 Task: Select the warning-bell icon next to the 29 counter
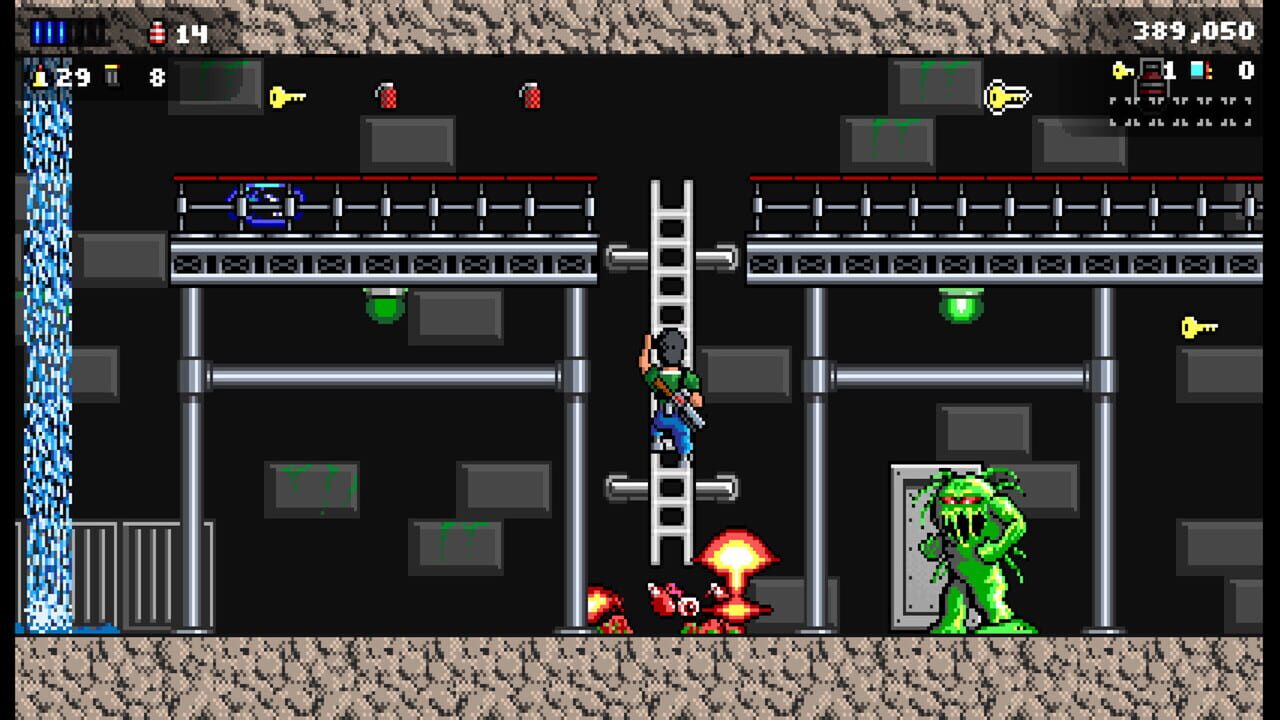tap(39, 76)
